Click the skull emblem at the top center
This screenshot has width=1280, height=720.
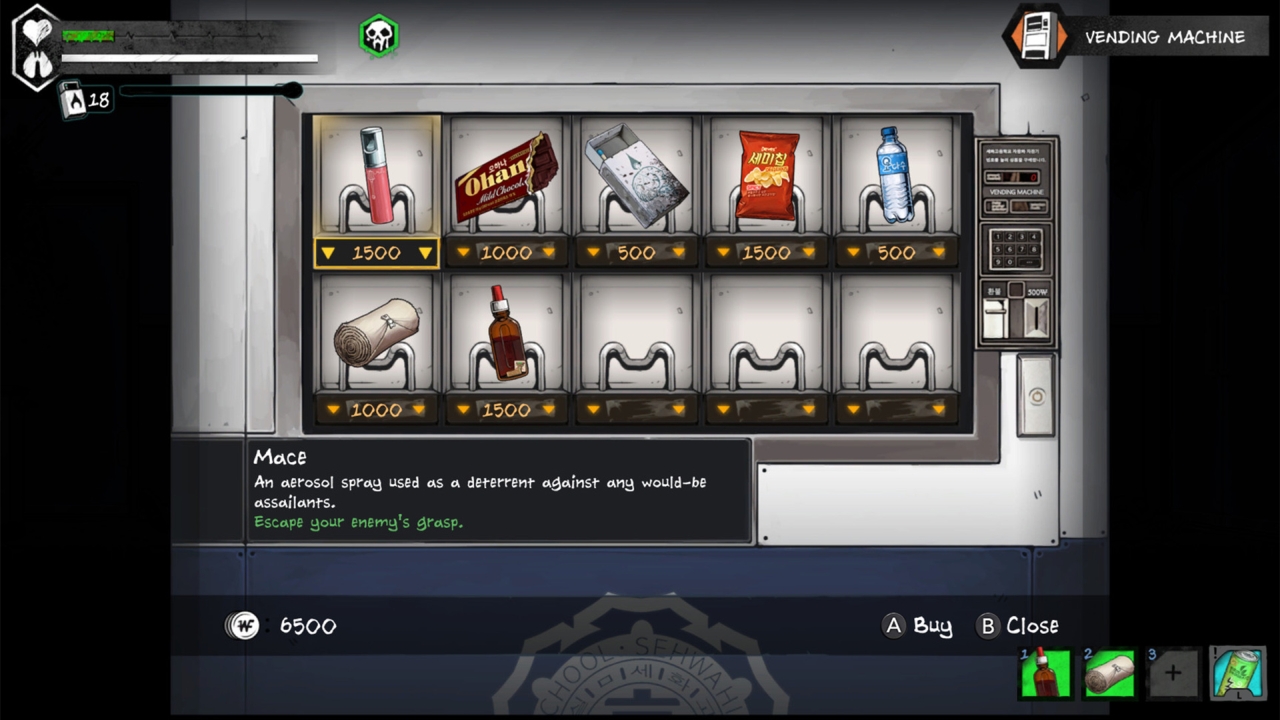click(379, 35)
